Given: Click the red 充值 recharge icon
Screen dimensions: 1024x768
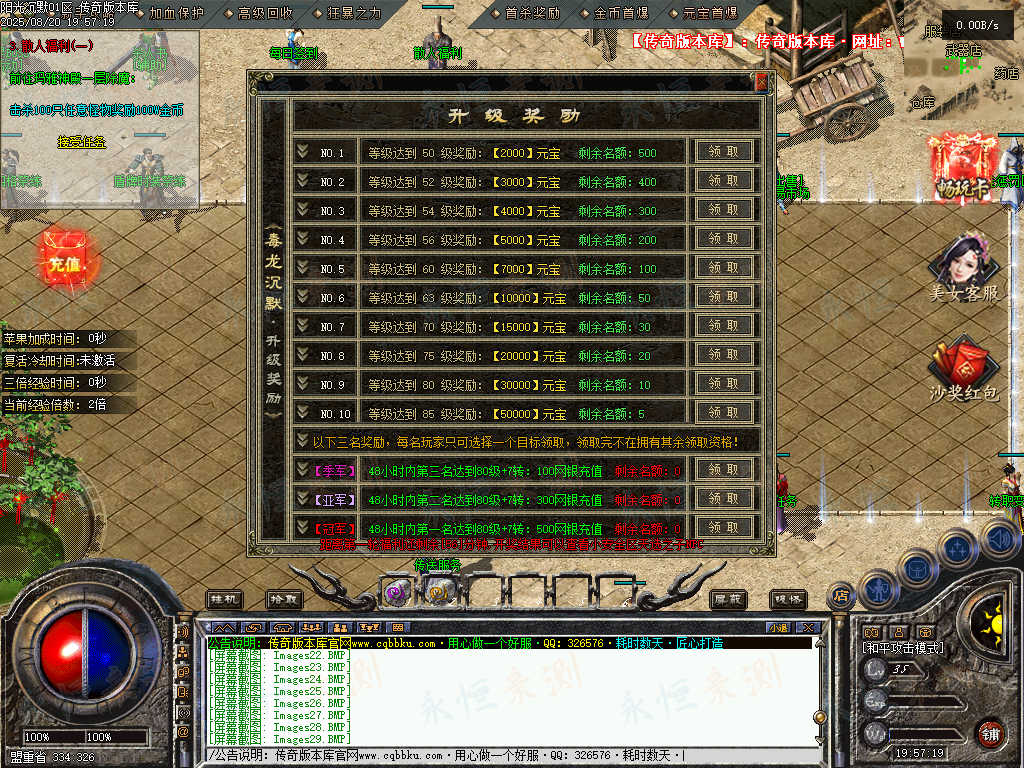Looking at the screenshot, I should click(x=63, y=263).
